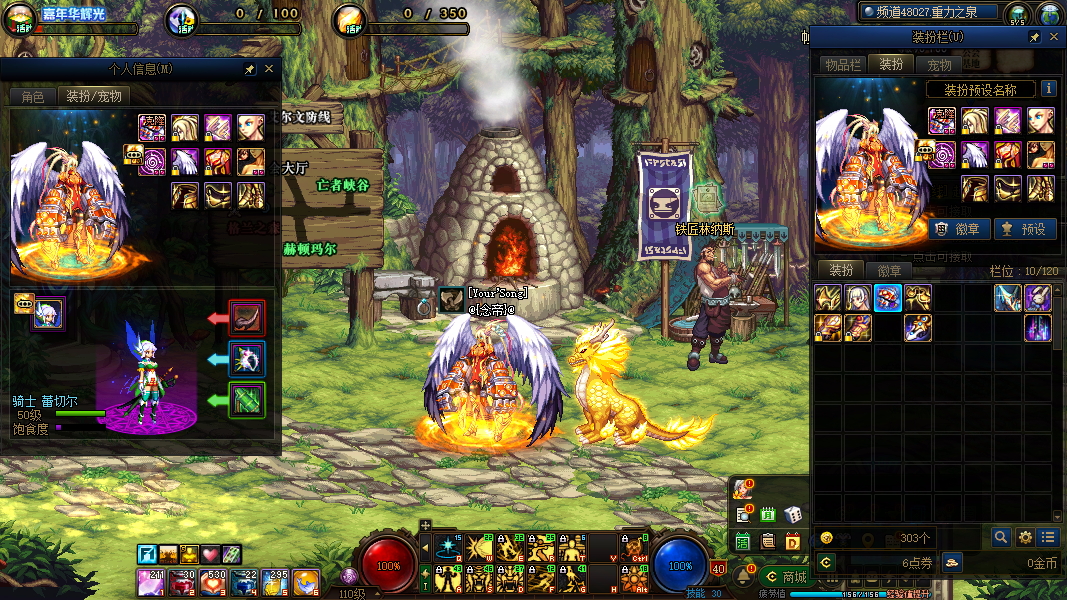Click the magnifying glass search button
The height and width of the screenshot is (600, 1067).
pos(1001,537)
